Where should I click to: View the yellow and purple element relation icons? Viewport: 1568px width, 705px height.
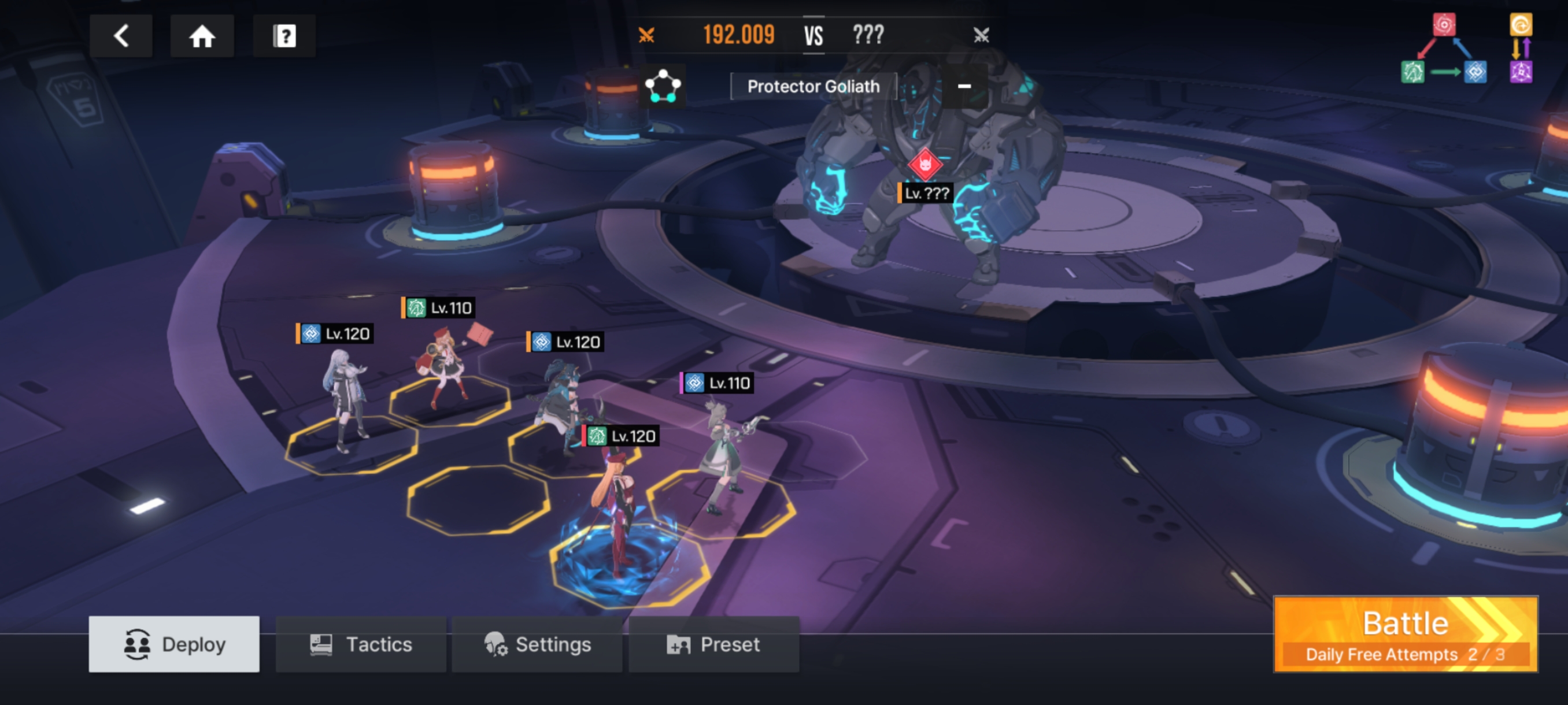tap(1521, 49)
